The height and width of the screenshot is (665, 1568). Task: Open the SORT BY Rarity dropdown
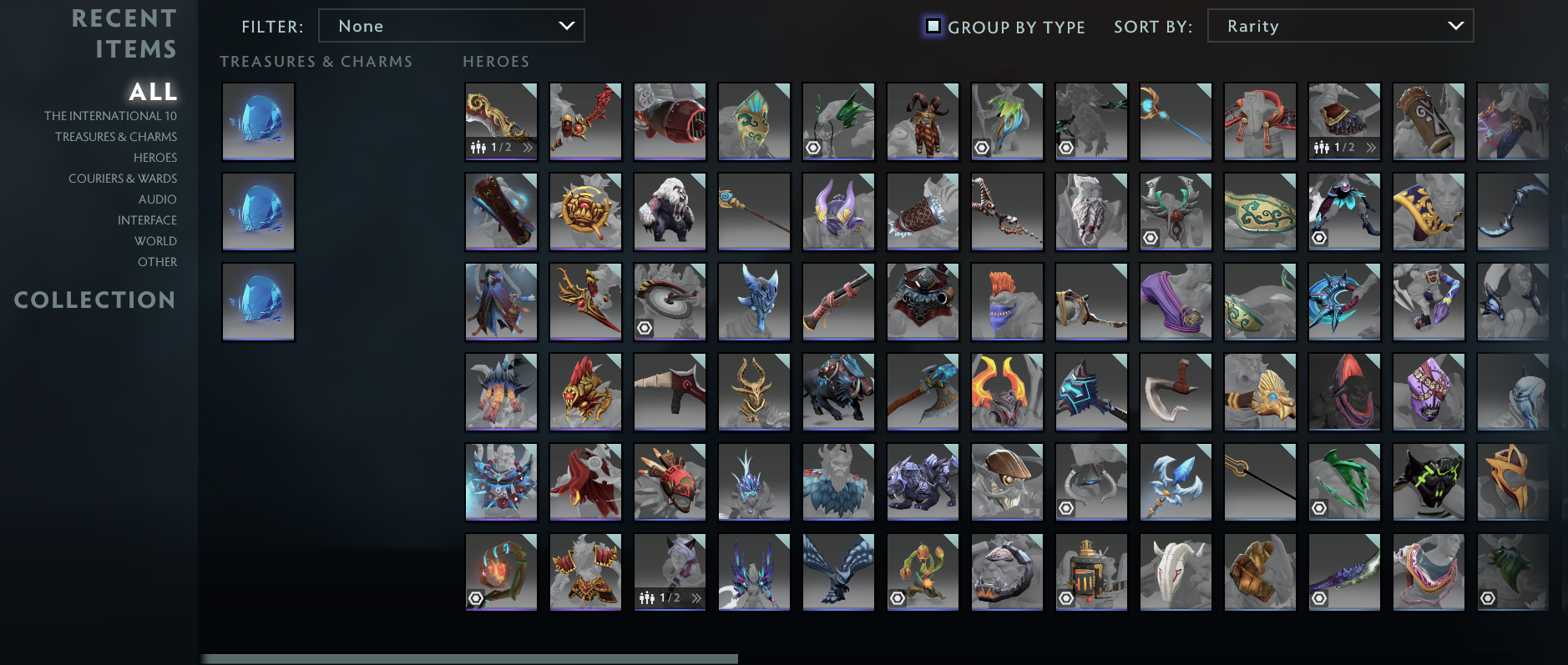pyautogui.click(x=1340, y=26)
